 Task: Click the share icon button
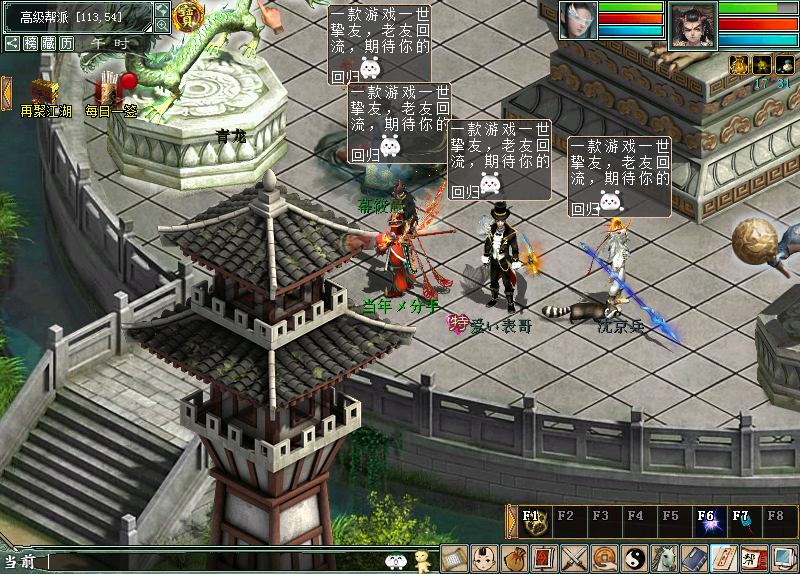click(x=12, y=43)
